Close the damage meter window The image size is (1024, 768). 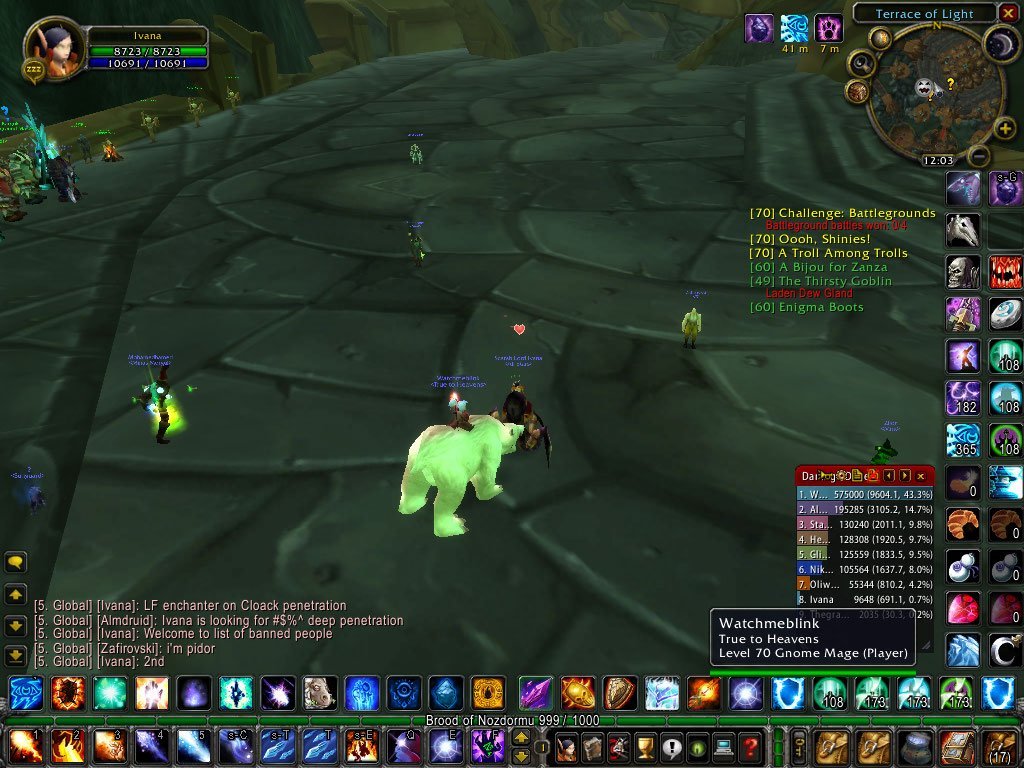921,477
